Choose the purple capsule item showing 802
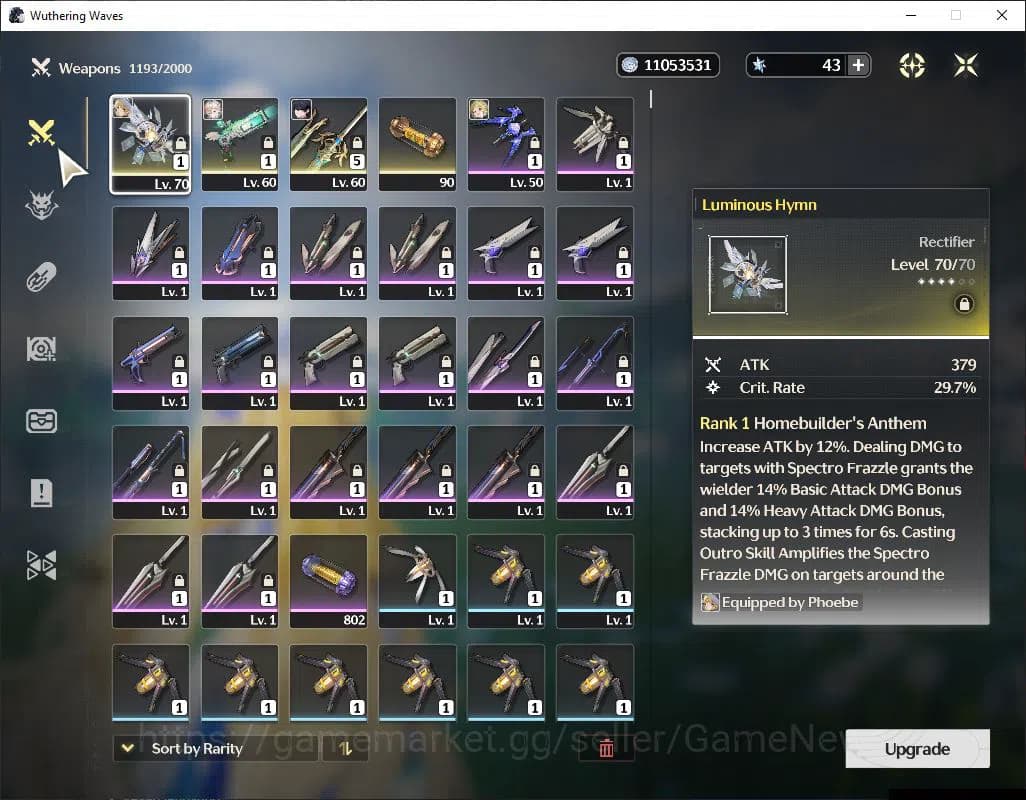The height and width of the screenshot is (800, 1026). click(x=328, y=581)
